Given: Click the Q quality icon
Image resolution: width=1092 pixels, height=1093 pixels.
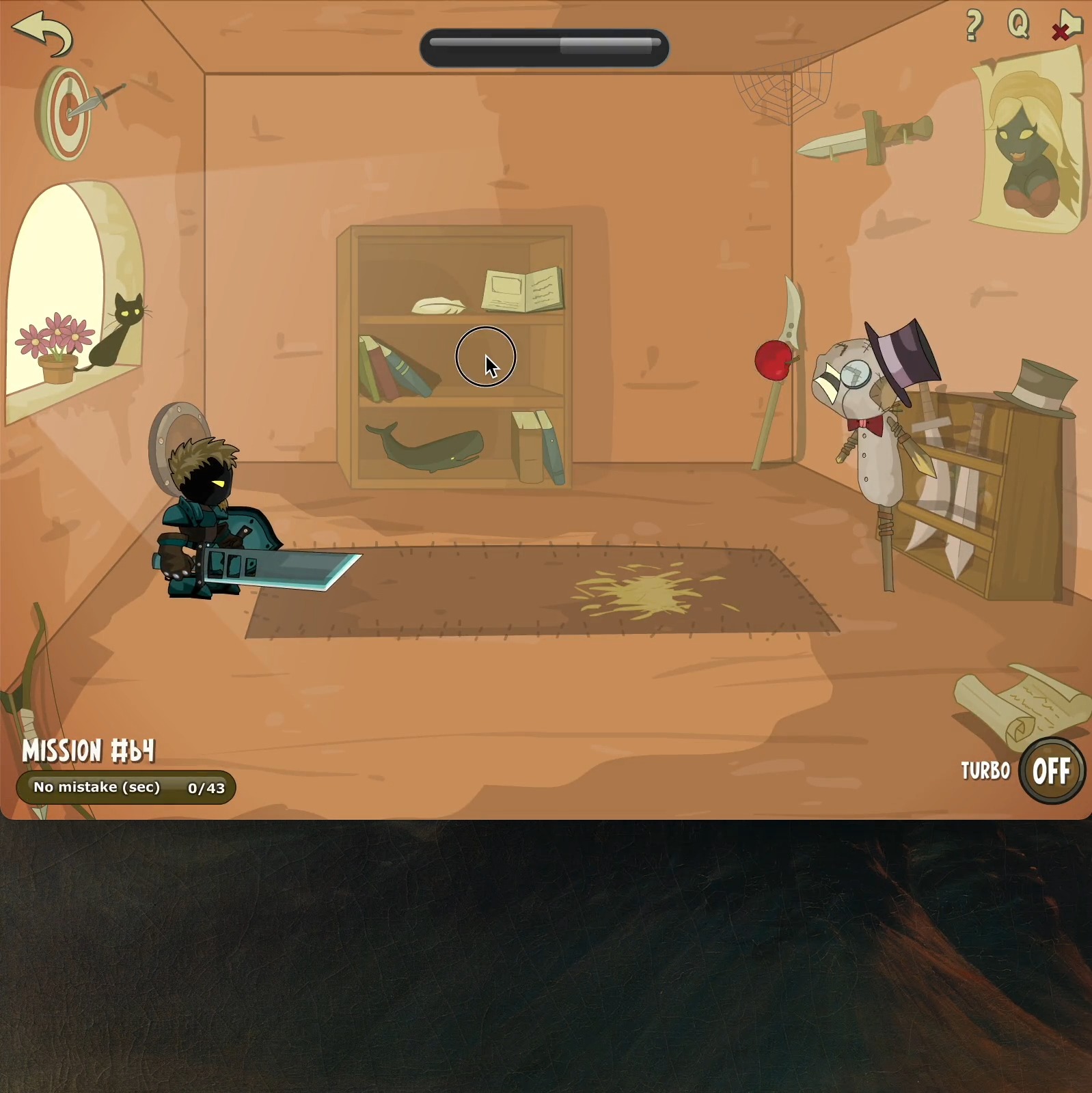Looking at the screenshot, I should [x=1018, y=25].
